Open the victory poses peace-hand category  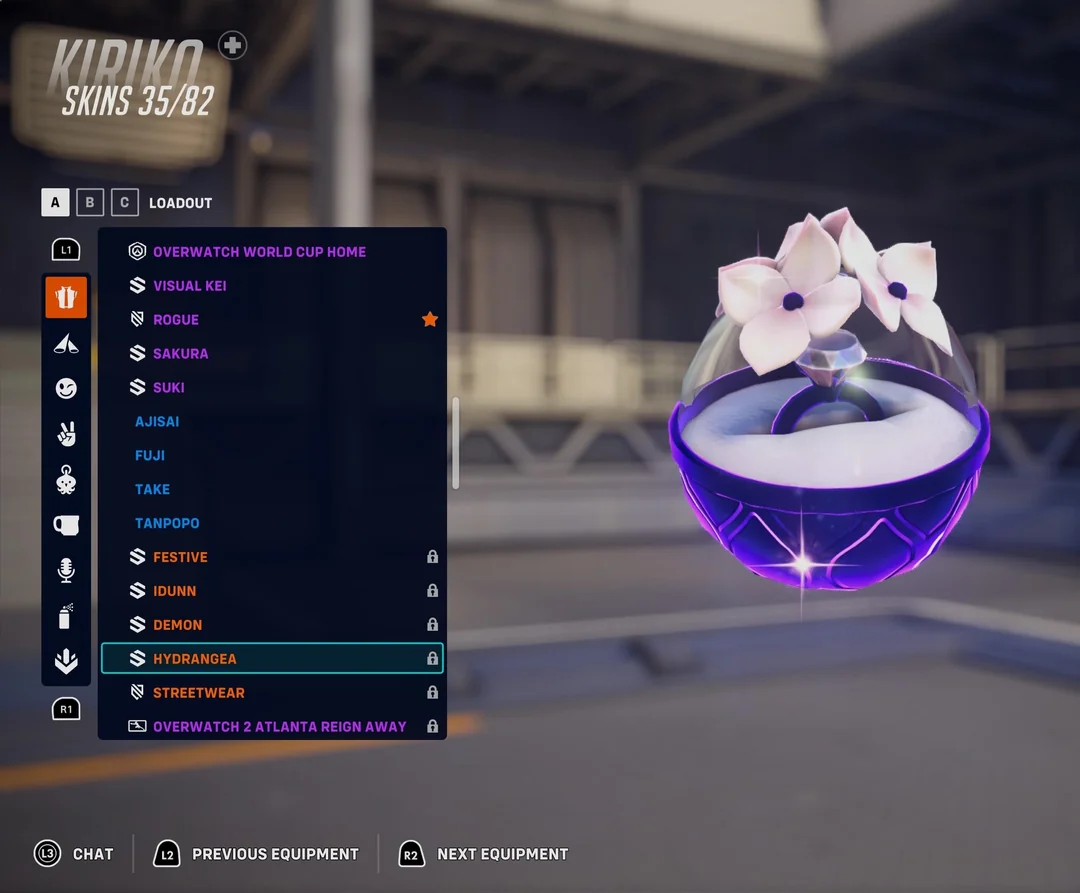click(x=66, y=434)
